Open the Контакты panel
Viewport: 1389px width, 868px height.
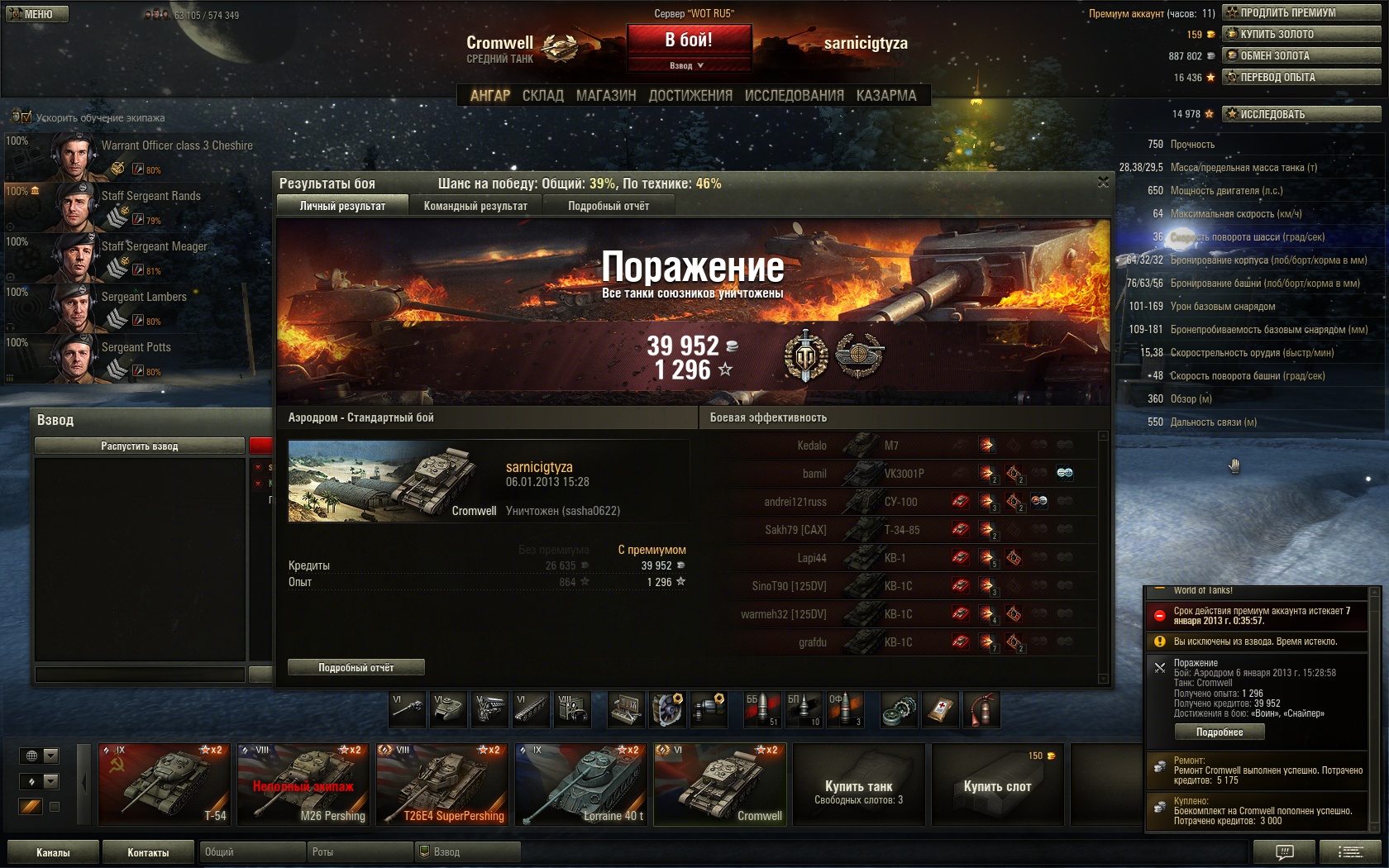(x=148, y=852)
